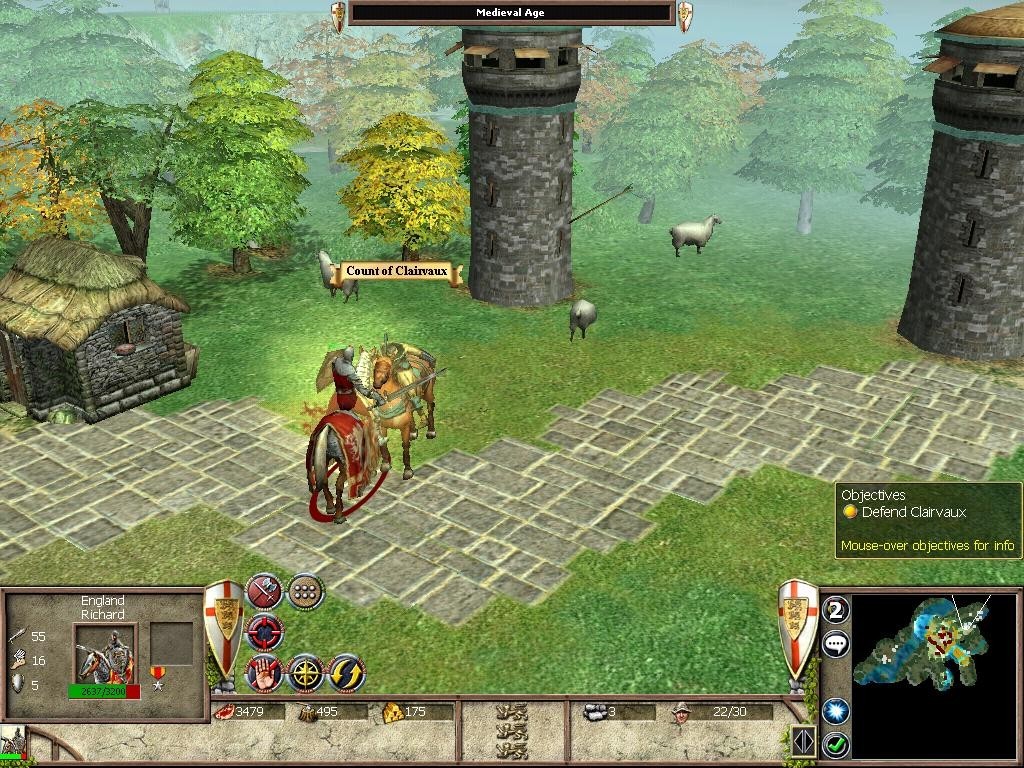Screen dimensions: 1024x768
Task: Click the number 2 button beside minimap
Action: (x=835, y=609)
